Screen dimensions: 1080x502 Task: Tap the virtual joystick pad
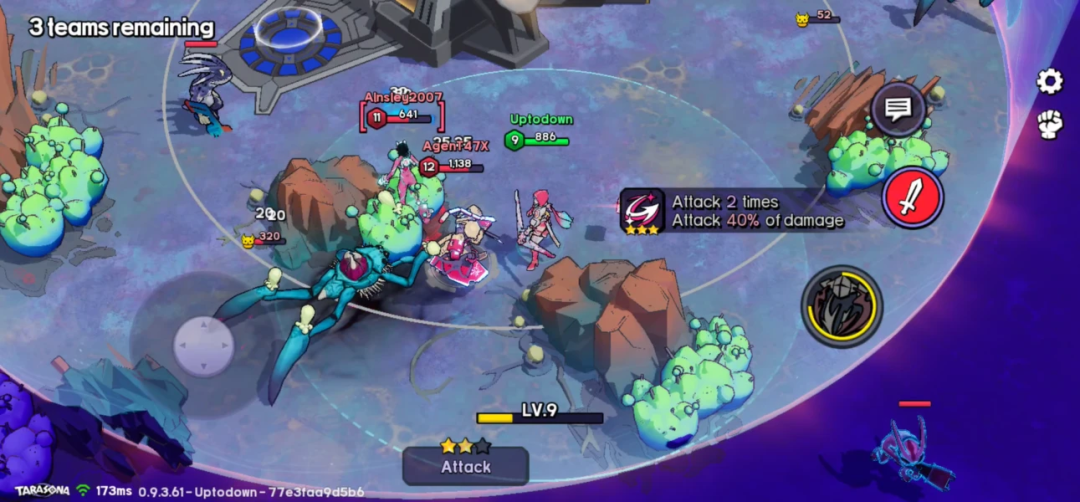pyautogui.click(x=203, y=346)
